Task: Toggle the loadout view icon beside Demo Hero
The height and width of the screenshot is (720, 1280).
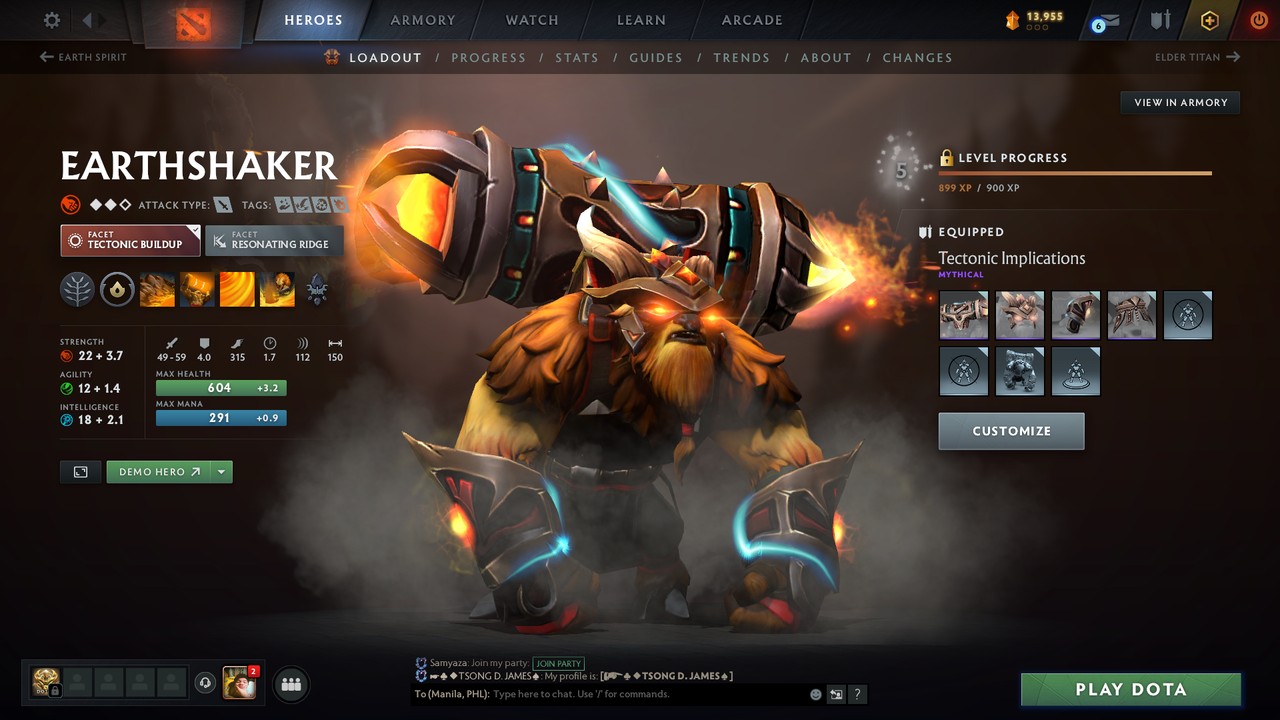Action: pos(80,471)
